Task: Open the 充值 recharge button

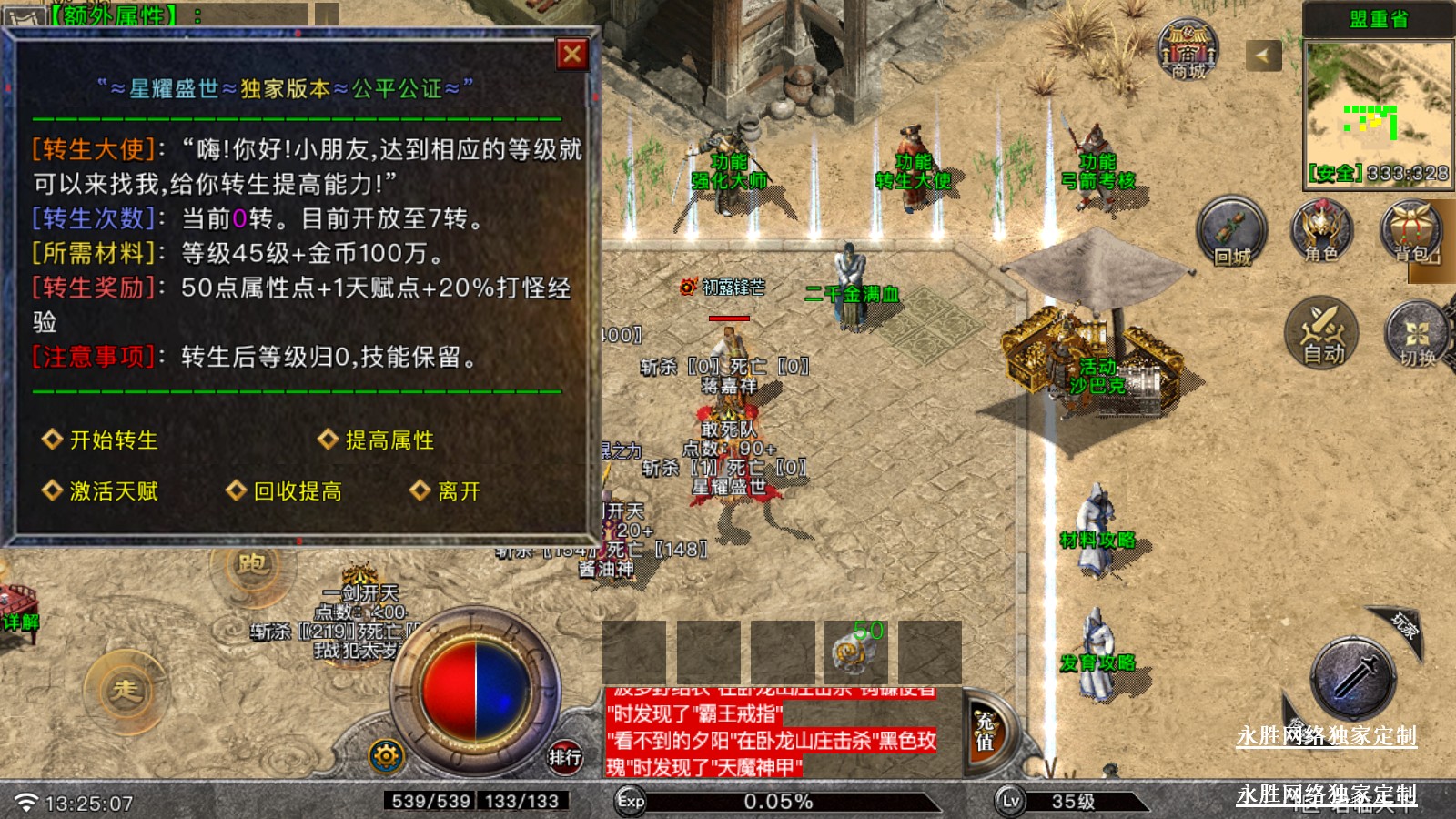Action: point(986,731)
